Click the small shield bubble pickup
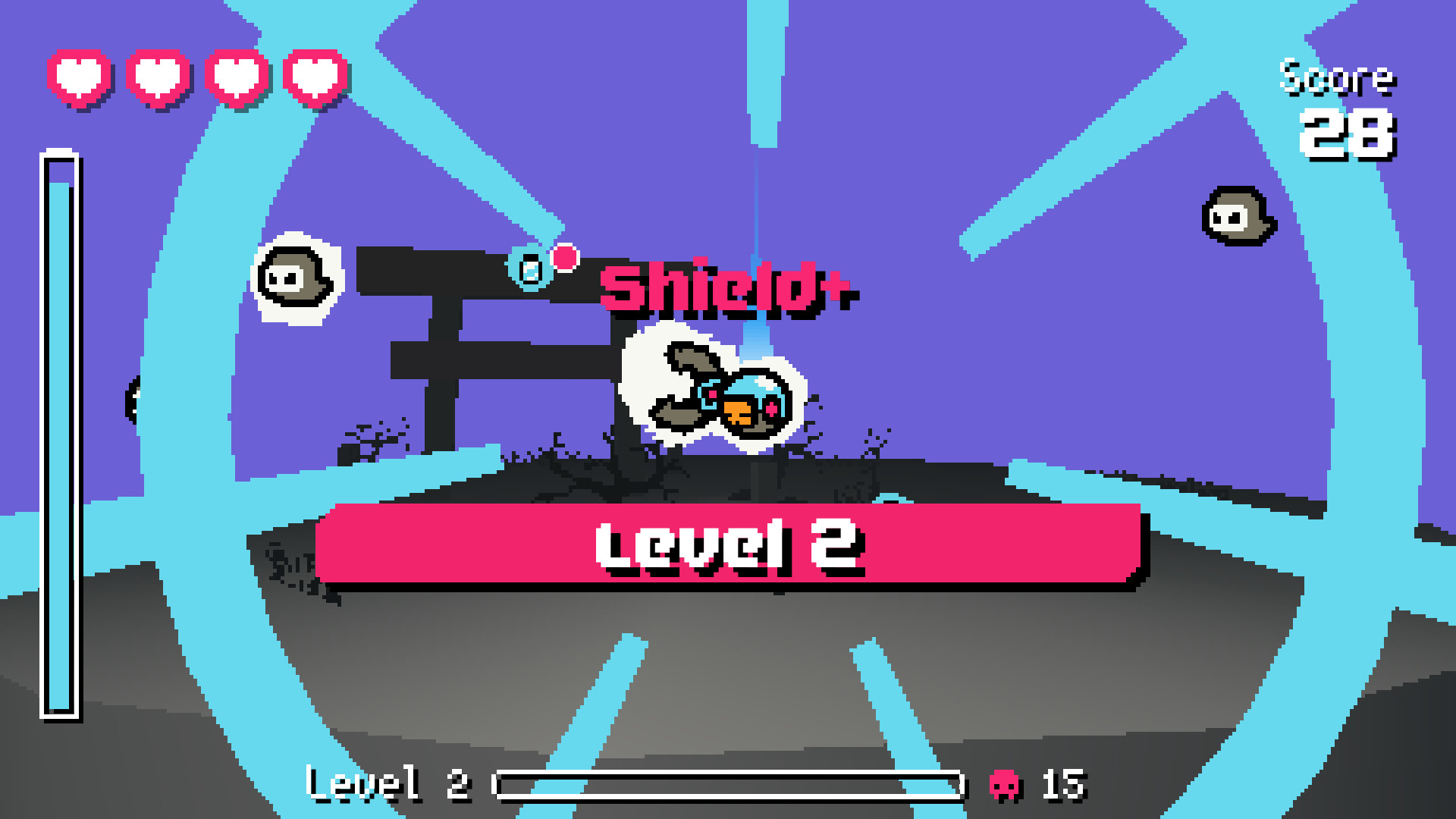Image resolution: width=1456 pixels, height=819 pixels. (529, 267)
